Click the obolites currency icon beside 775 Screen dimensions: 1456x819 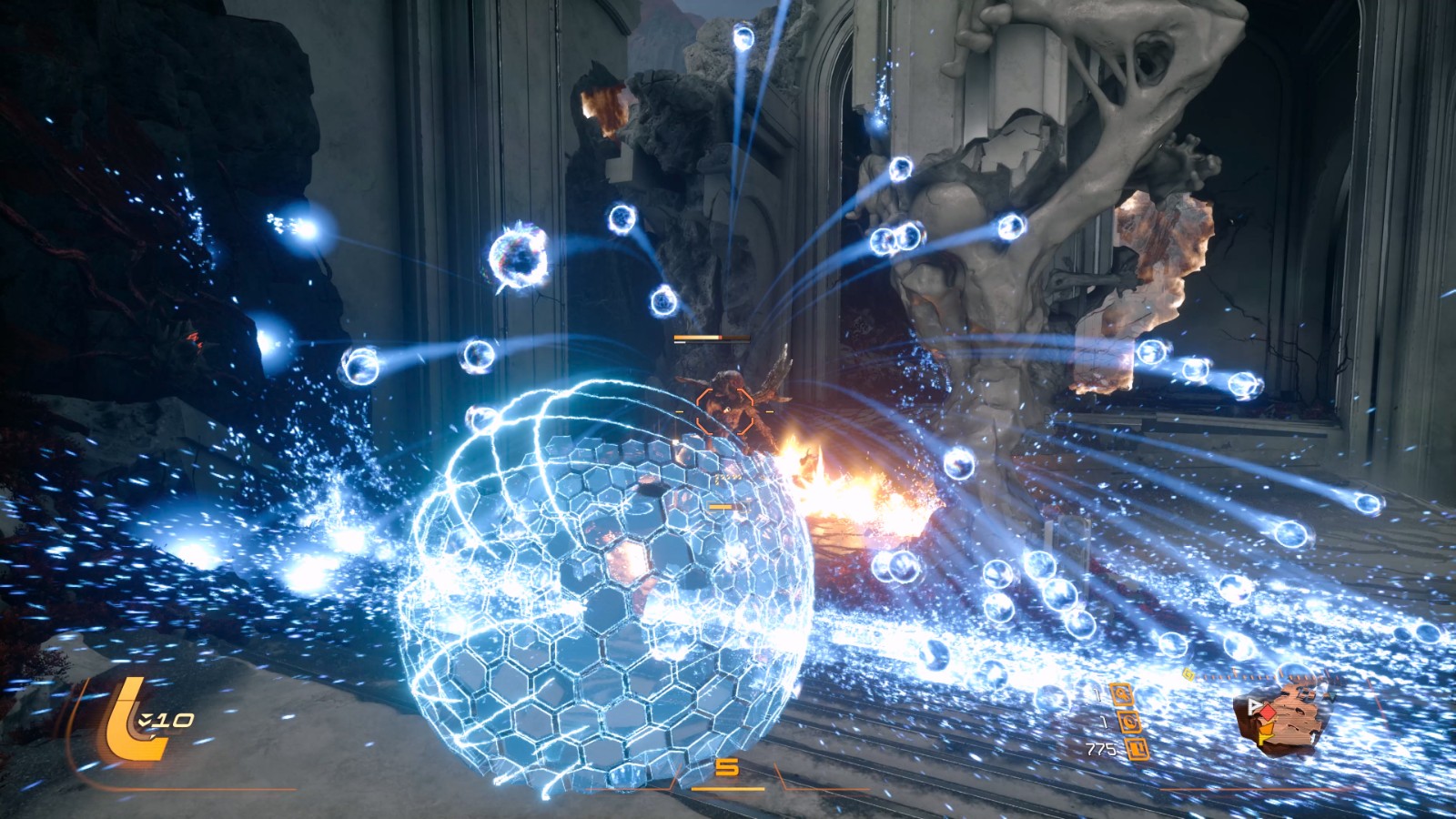(x=1138, y=750)
